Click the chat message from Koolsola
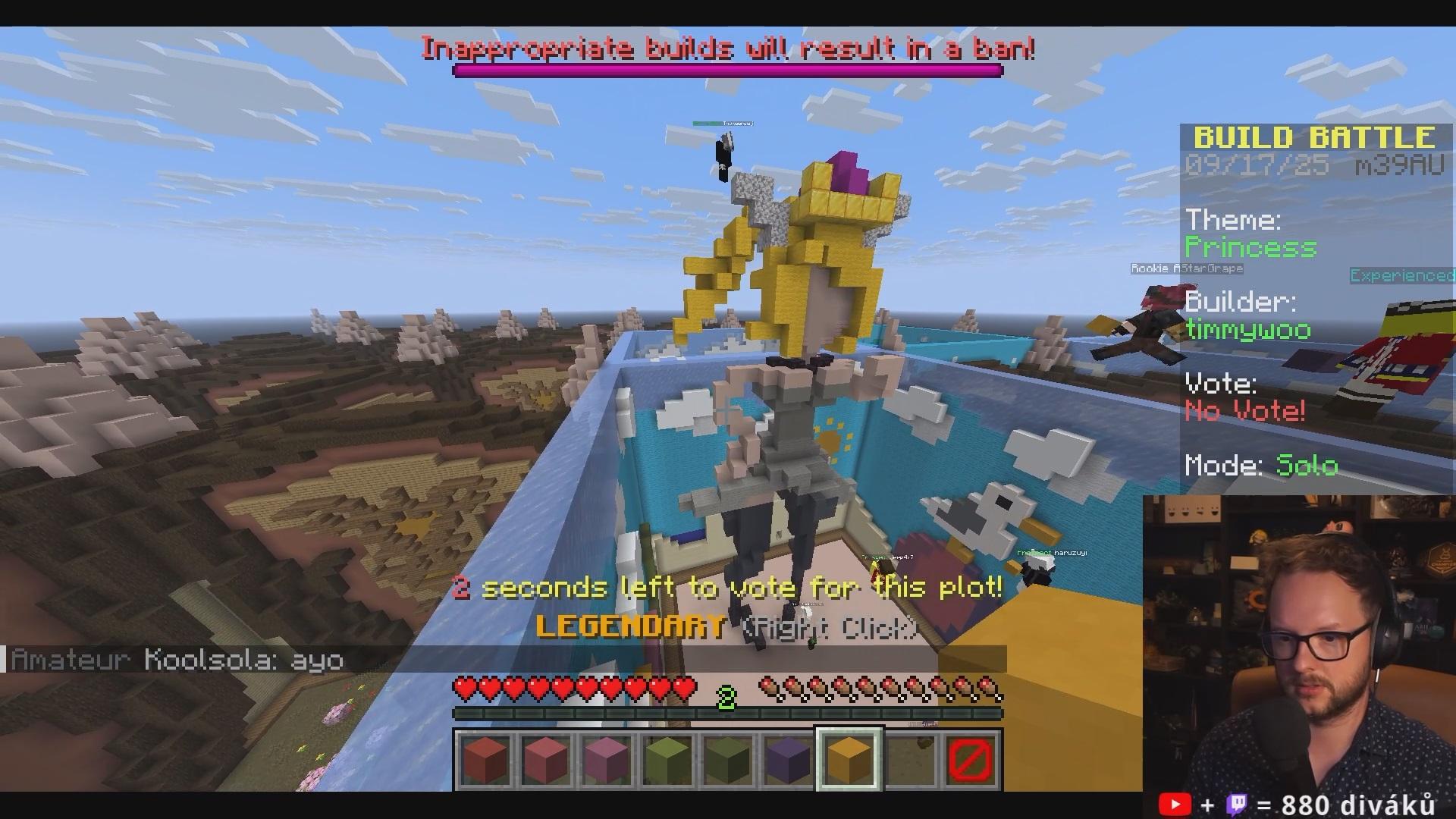Screen dimensions: 1456x819 click(178, 660)
